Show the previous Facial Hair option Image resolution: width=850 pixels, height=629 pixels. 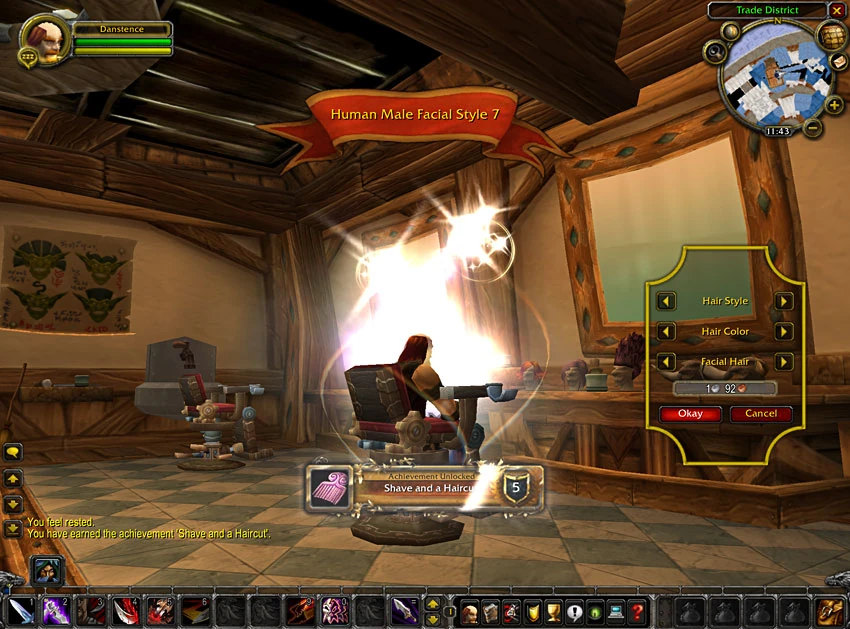click(x=666, y=362)
